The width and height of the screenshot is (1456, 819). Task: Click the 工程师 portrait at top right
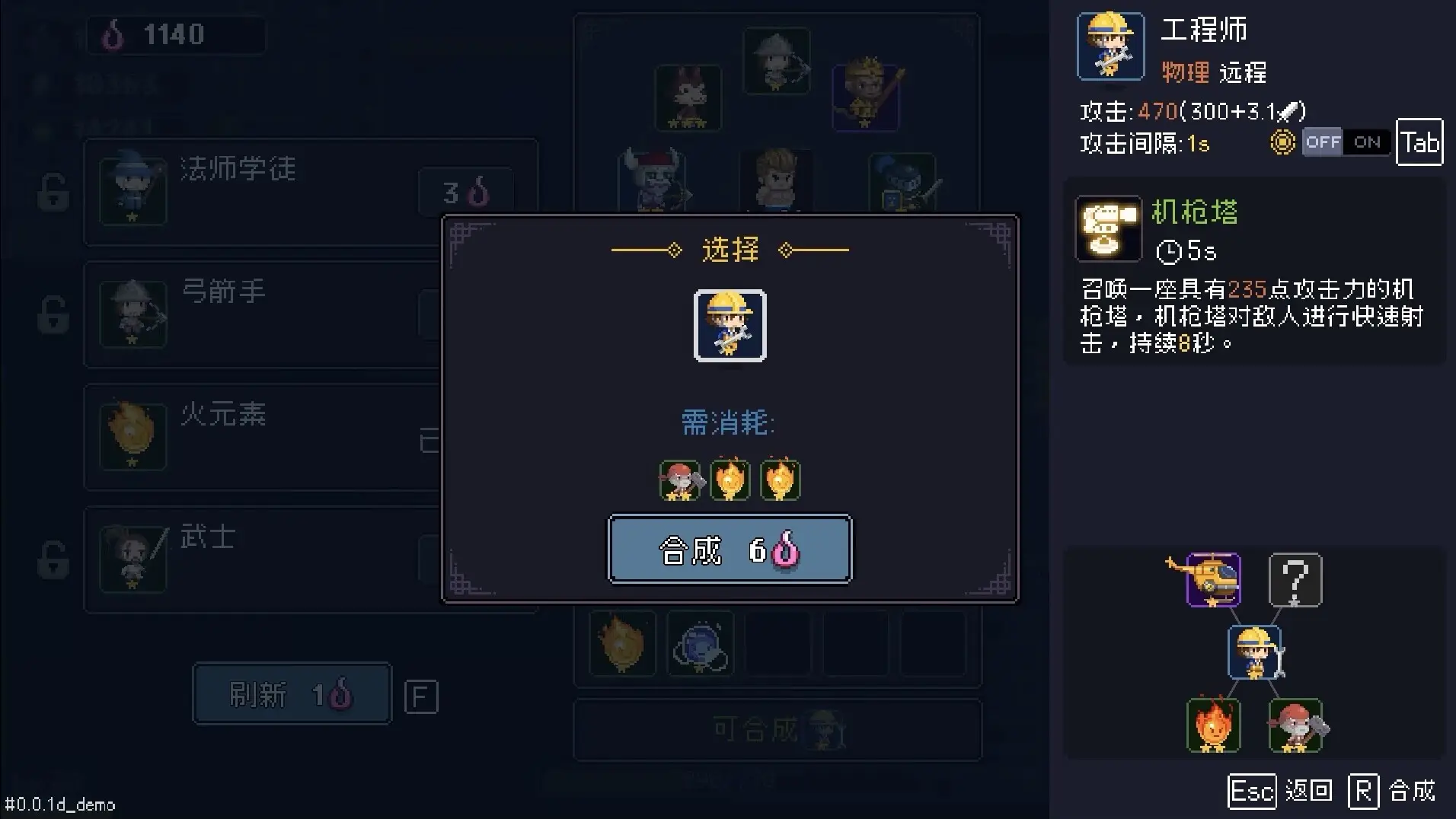1110,46
